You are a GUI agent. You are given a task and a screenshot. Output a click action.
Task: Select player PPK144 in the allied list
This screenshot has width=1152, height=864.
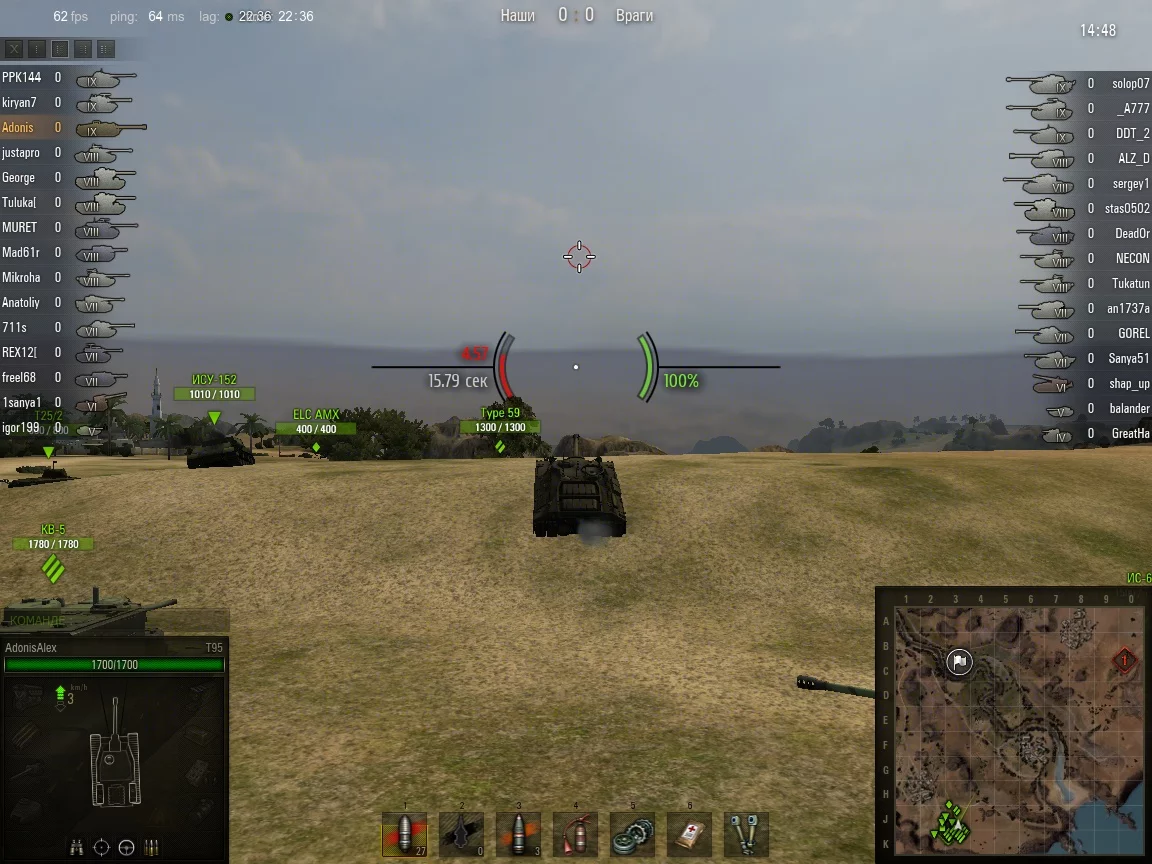(21, 77)
